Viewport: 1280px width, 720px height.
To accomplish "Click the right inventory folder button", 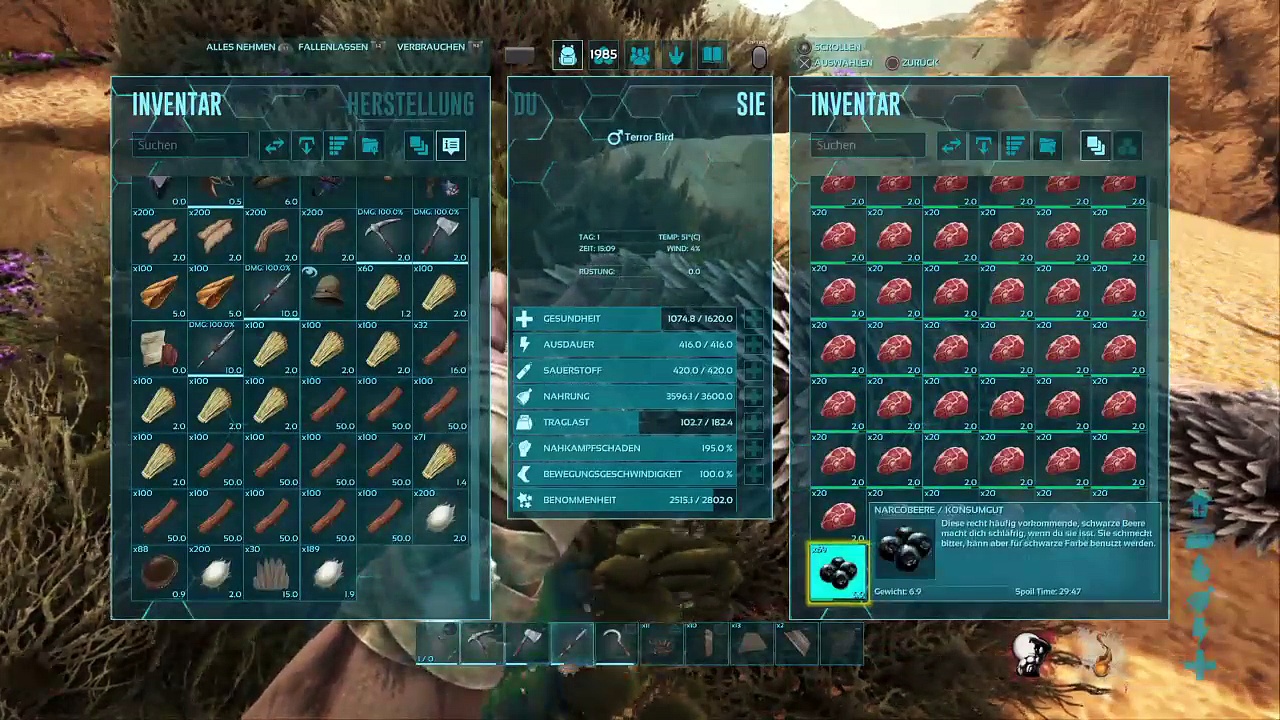I will tap(1047, 146).
